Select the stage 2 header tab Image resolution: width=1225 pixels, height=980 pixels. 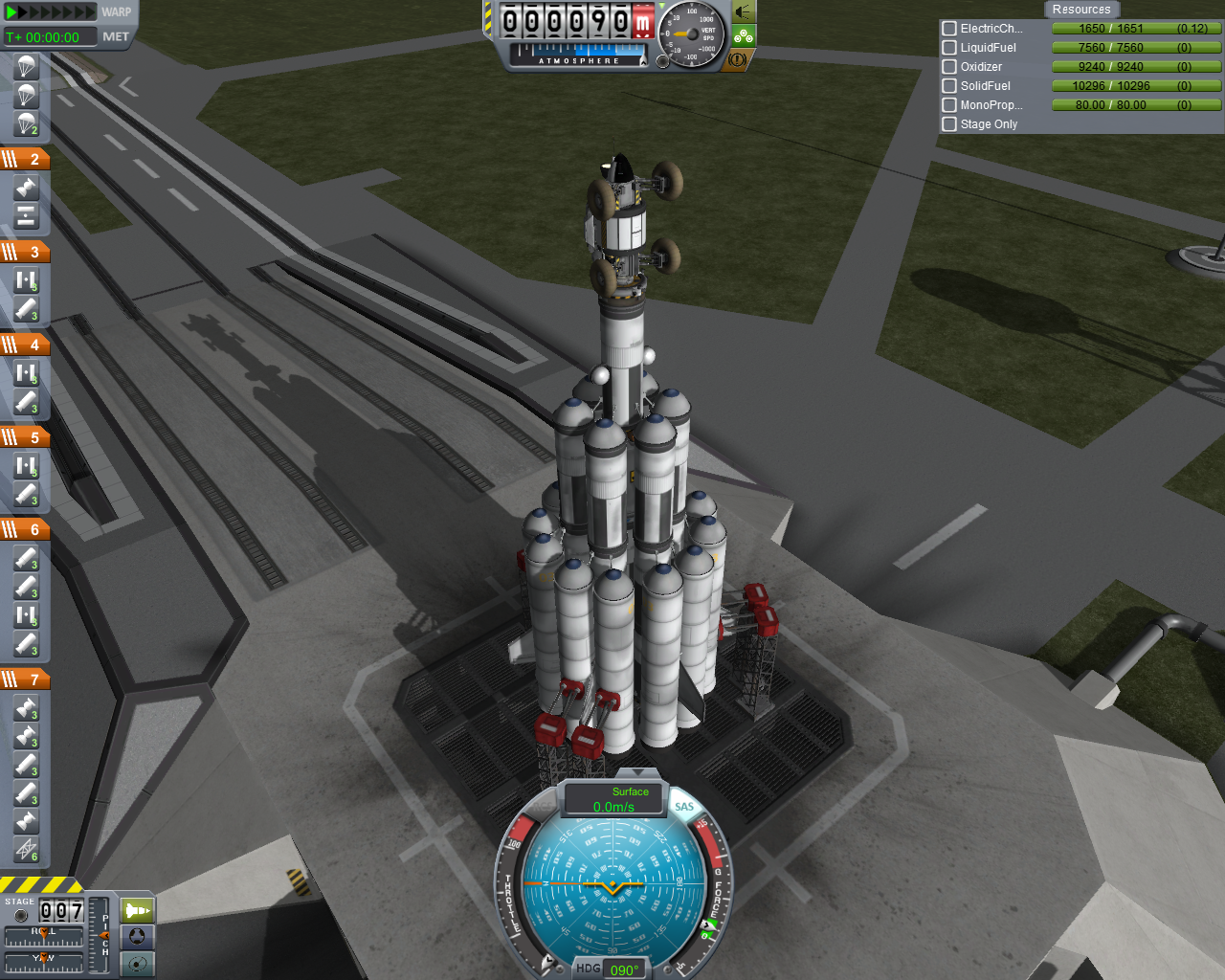25,159
